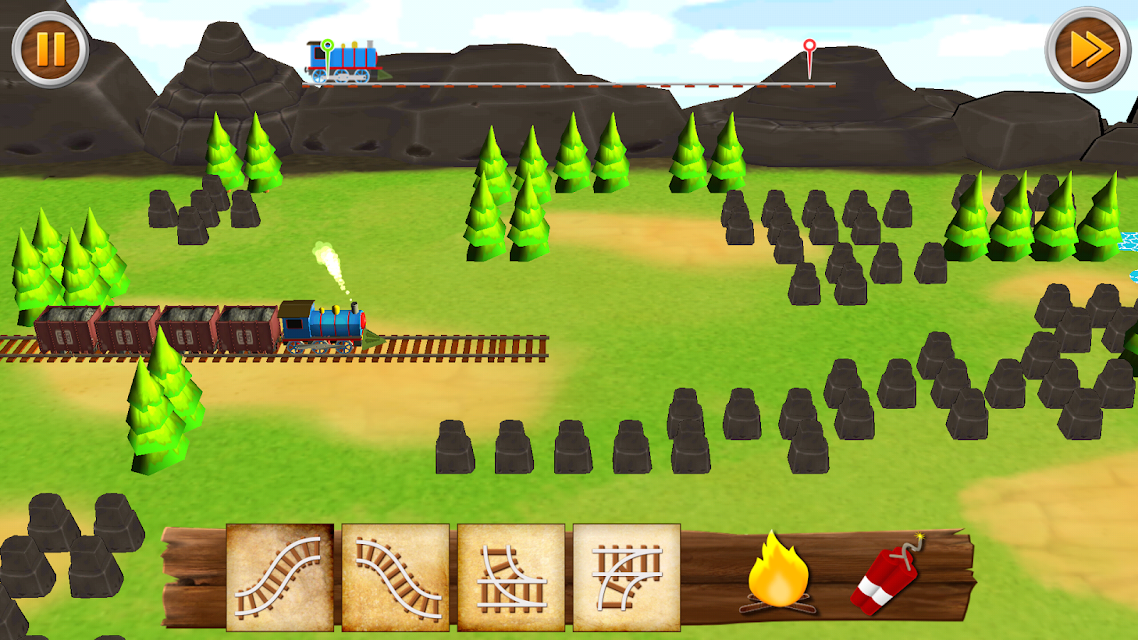This screenshot has height=640, width=1138.
Task: Select the upward-rising S-curve track piece
Action: point(280,577)
